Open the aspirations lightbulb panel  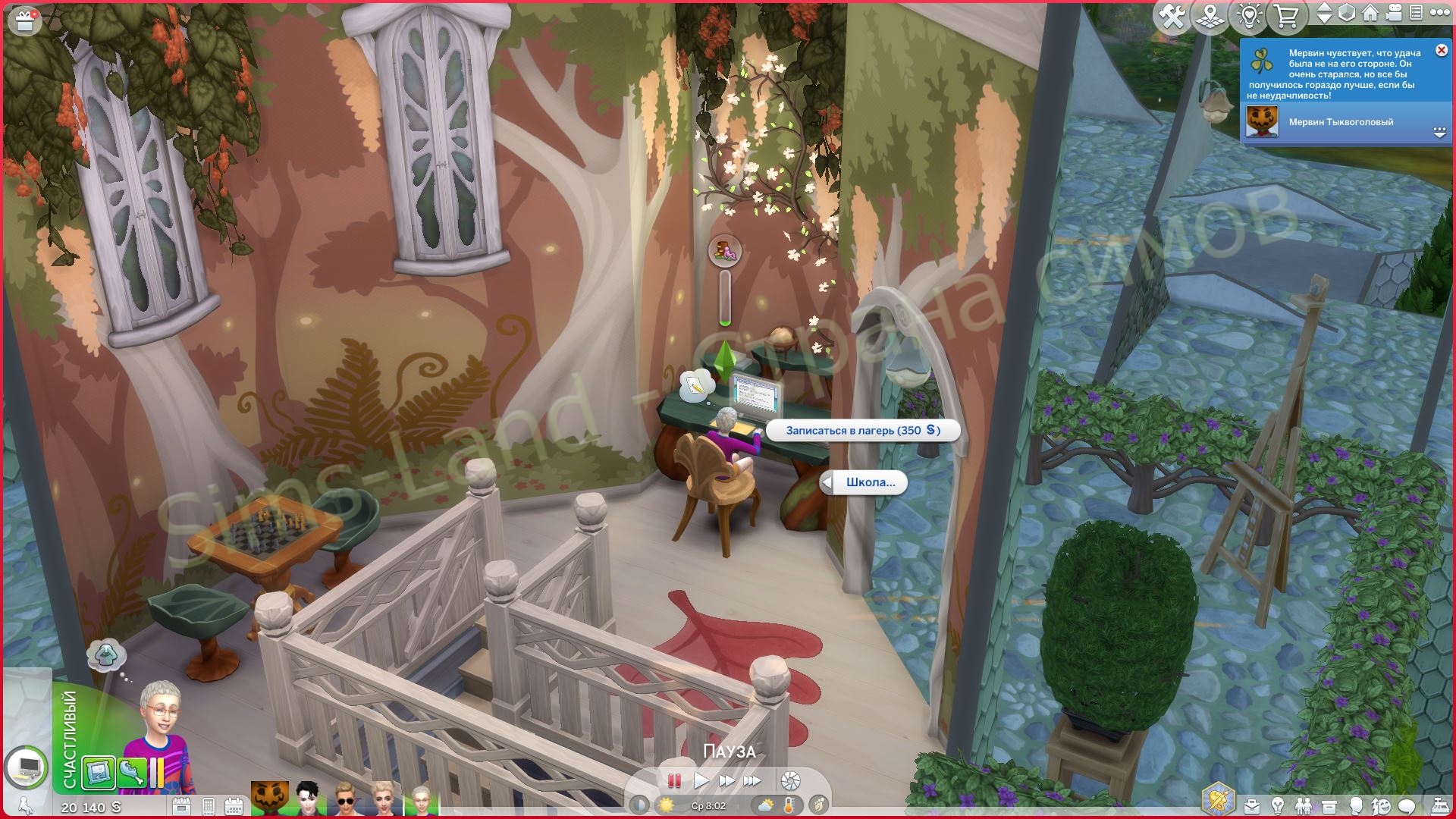pos(1278,805)
